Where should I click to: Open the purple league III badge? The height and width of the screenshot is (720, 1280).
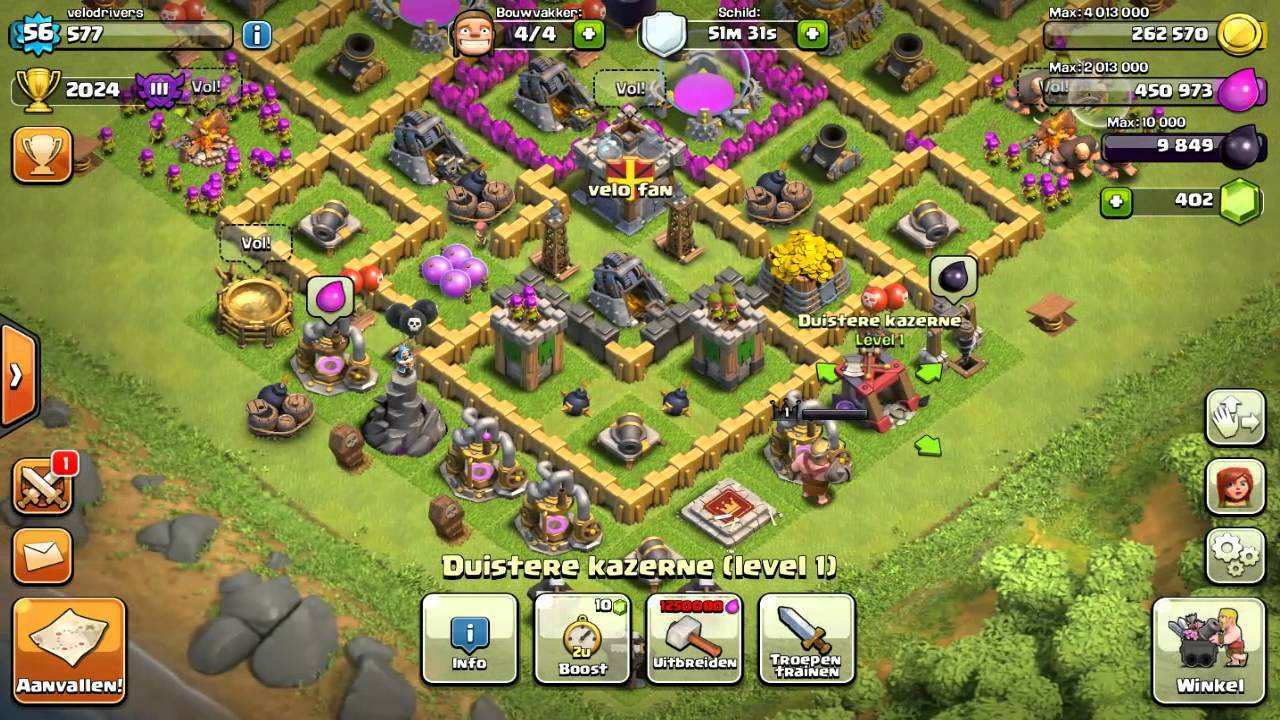pyautogui.click(x=160, y=89)
